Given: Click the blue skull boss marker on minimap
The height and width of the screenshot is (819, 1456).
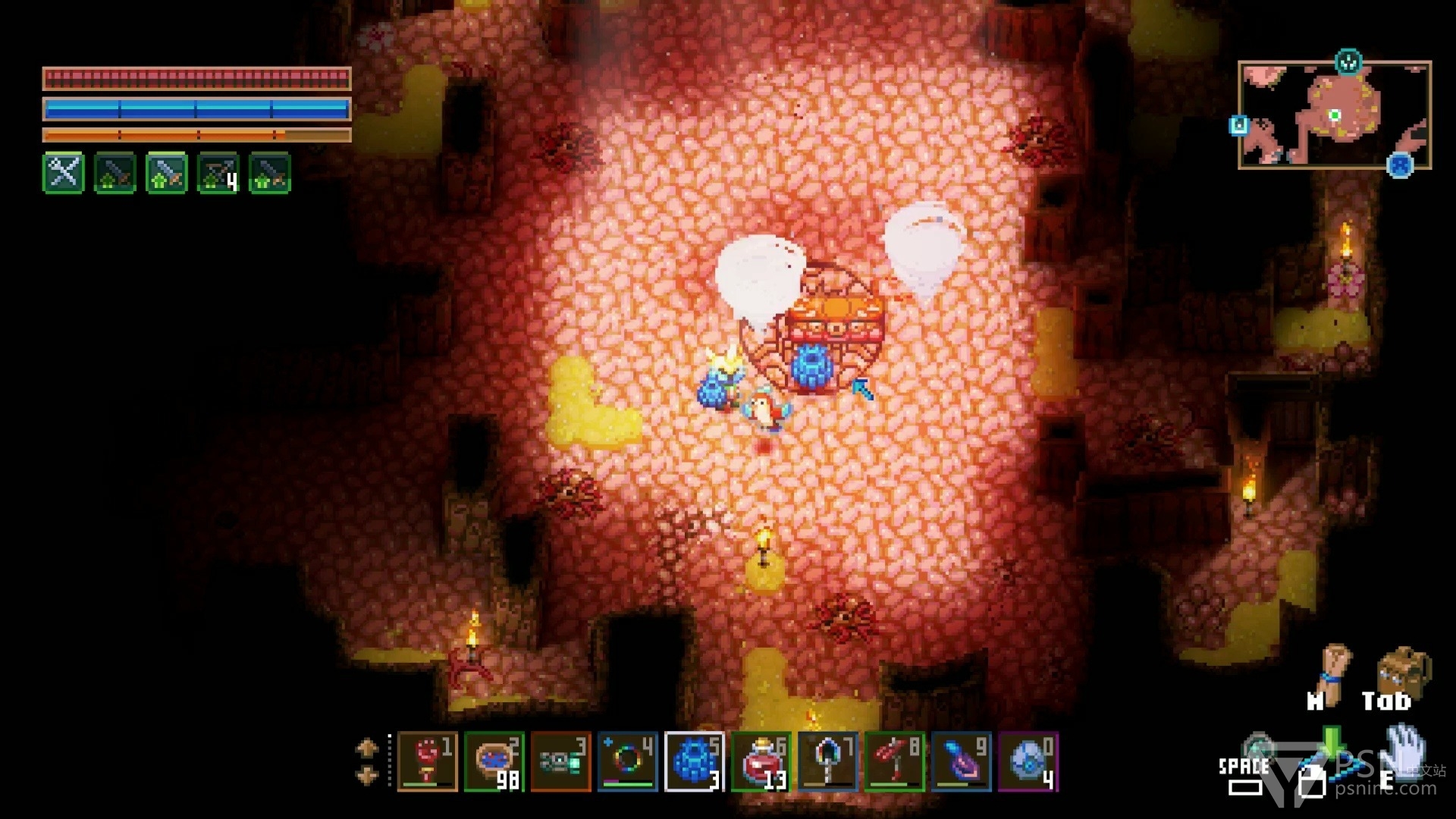Looking at the screenshot, I should tap(1400, 165).
